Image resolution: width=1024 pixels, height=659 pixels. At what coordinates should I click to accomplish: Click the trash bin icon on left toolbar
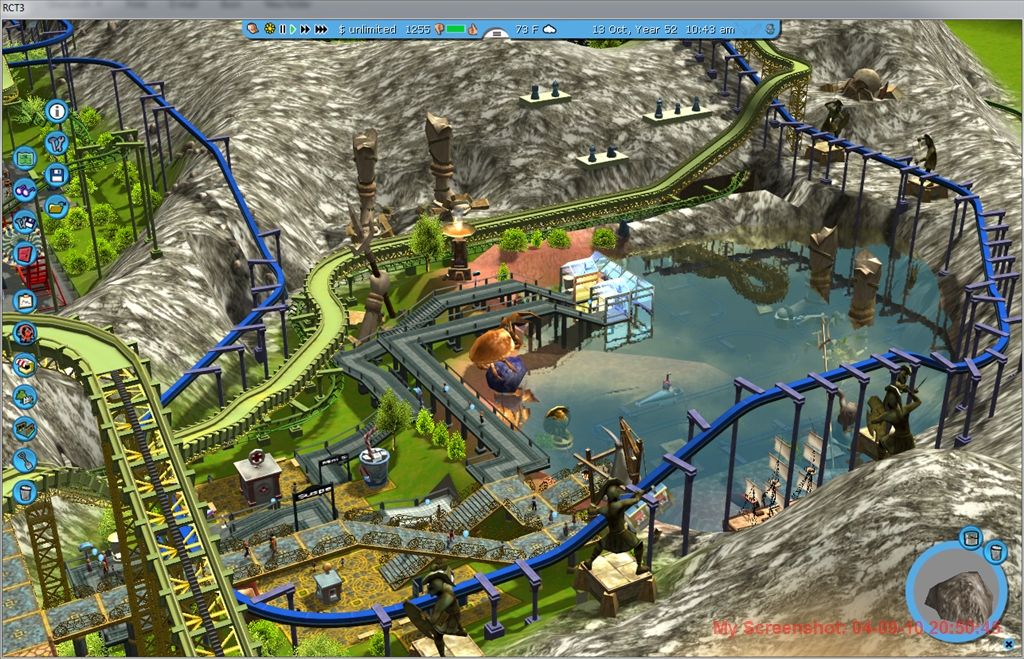tap(25, 491)
